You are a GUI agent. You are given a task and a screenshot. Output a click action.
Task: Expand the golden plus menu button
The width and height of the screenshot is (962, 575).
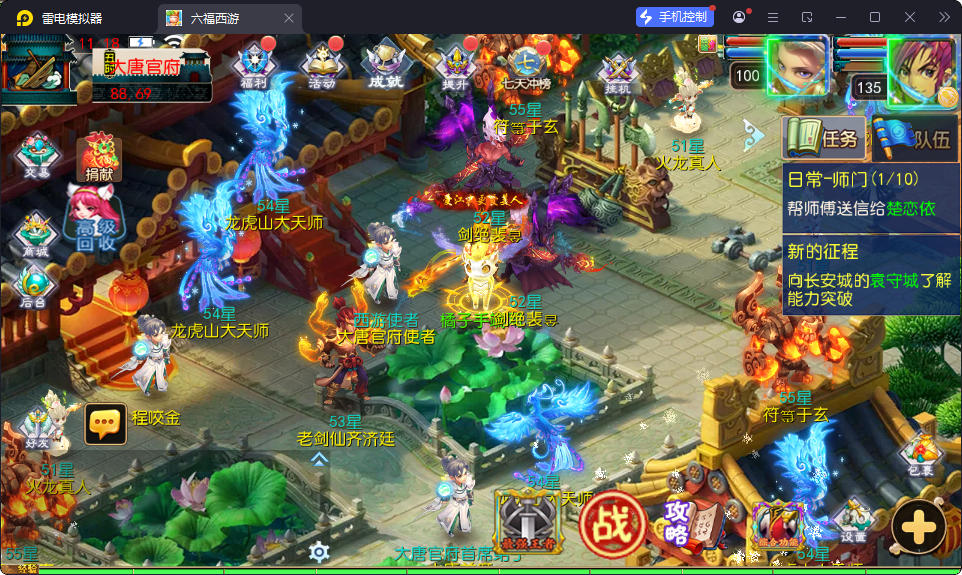tap(918, 524)
